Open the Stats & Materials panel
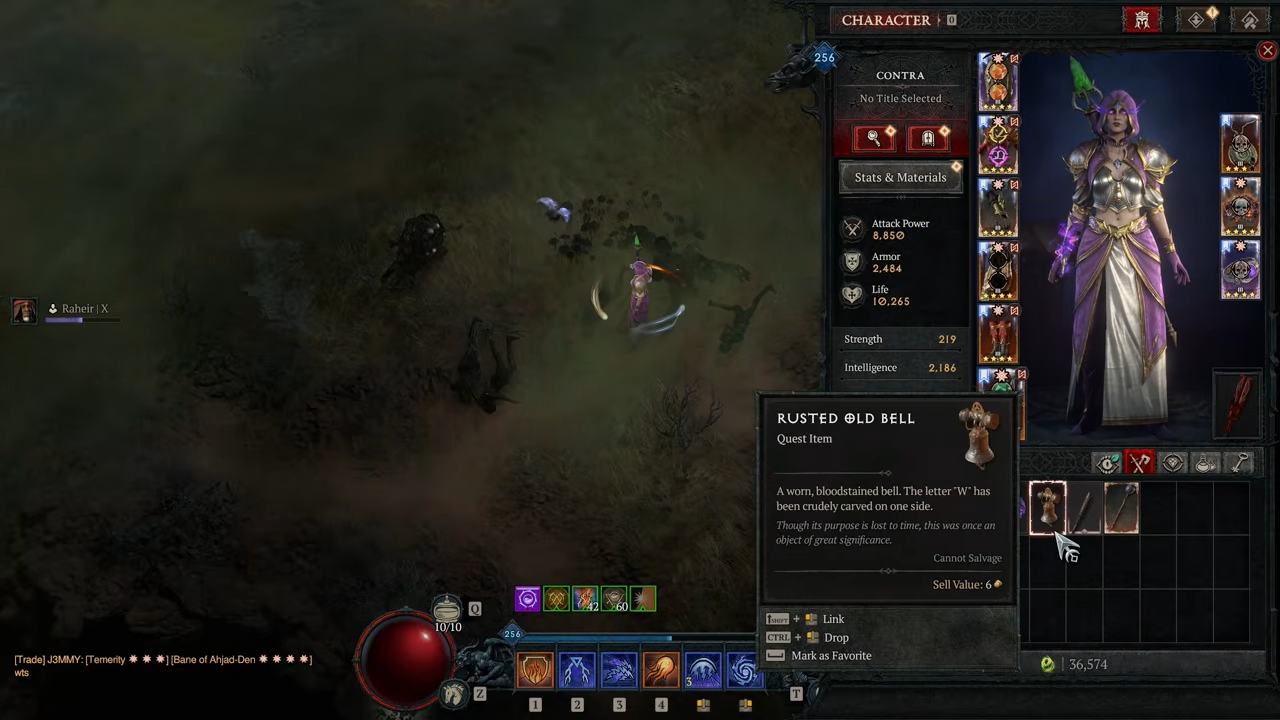The image size is (1280, 720). pyautogui.click(x=900, y=177)
